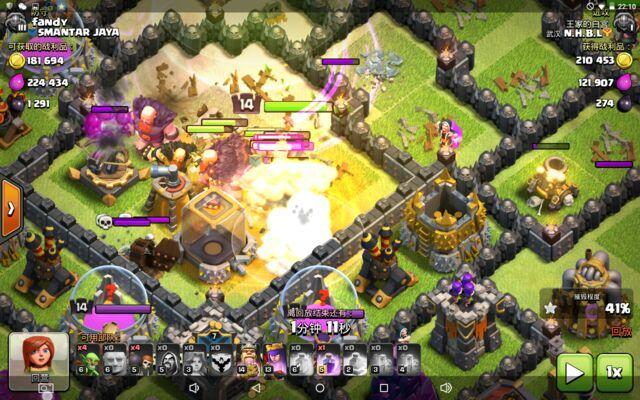Tap the Android back navigation button
The width and height of the screenshot is (640, 400).
point(256,387)
